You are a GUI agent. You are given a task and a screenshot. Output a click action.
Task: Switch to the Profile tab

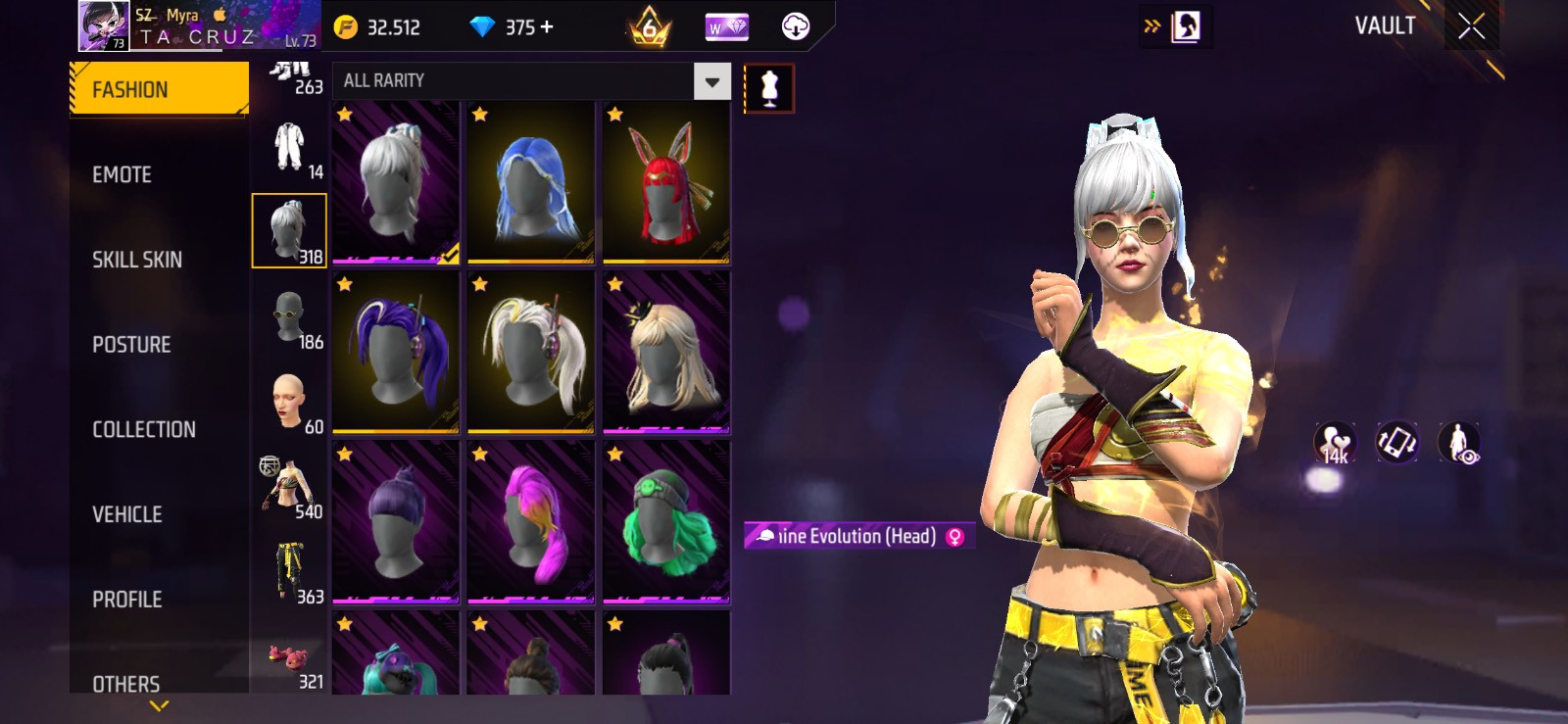tap(127, 600)
